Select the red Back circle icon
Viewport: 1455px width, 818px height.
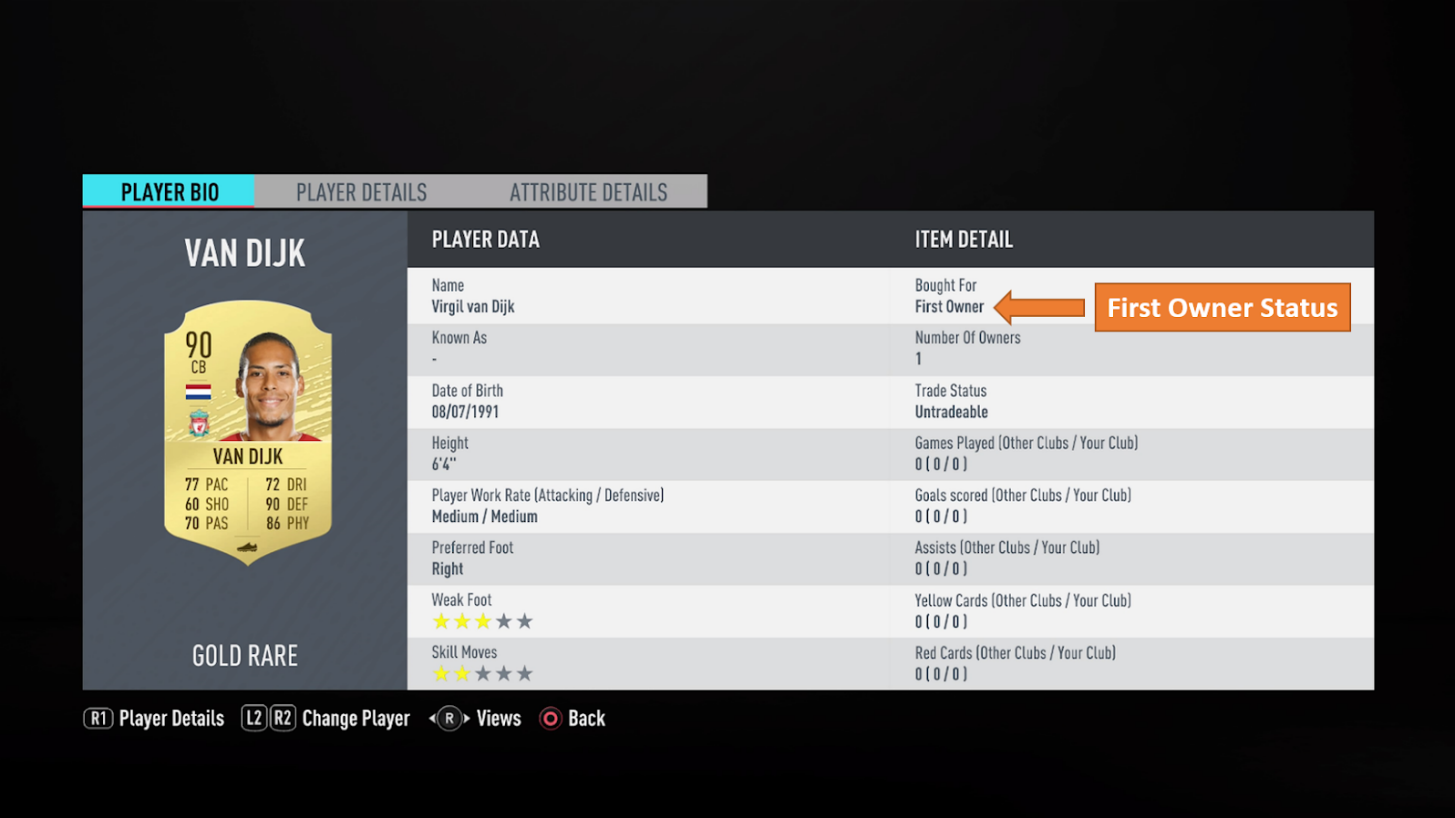tap(549, 718)
